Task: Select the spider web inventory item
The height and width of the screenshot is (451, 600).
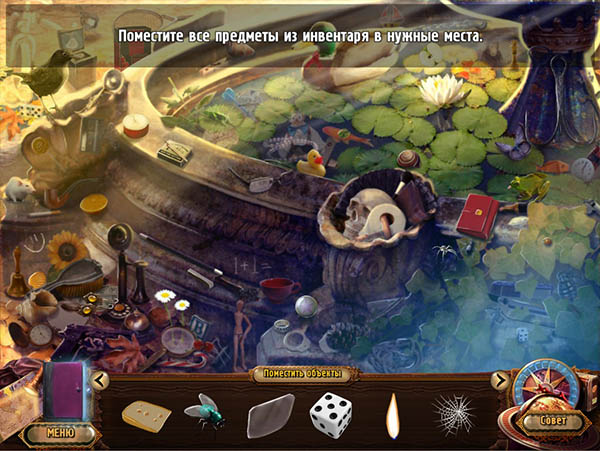Action: pyautogui.click(x=452, y=411)
